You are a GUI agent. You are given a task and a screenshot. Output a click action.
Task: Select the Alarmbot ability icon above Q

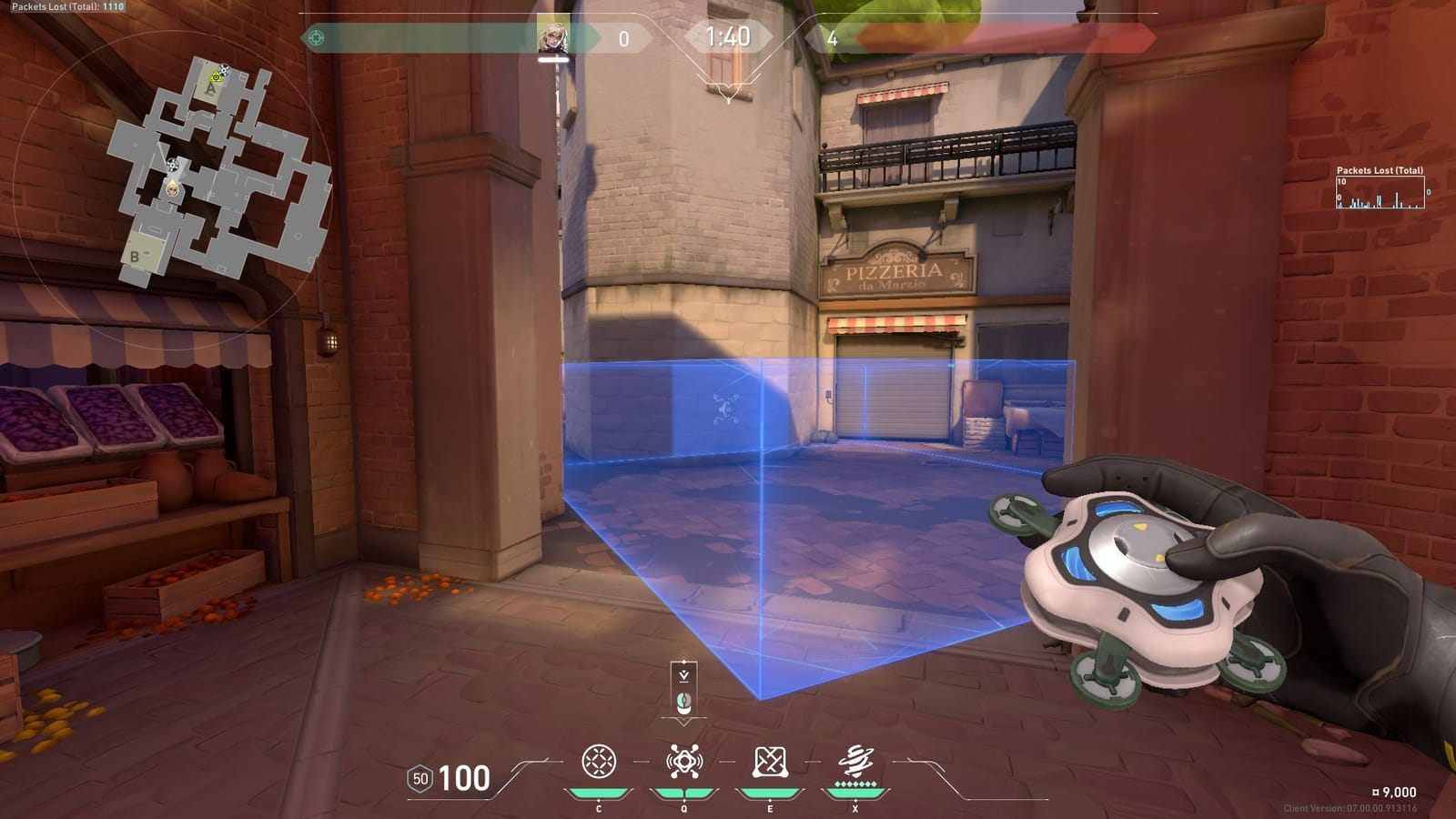click(x=686, y=760)
